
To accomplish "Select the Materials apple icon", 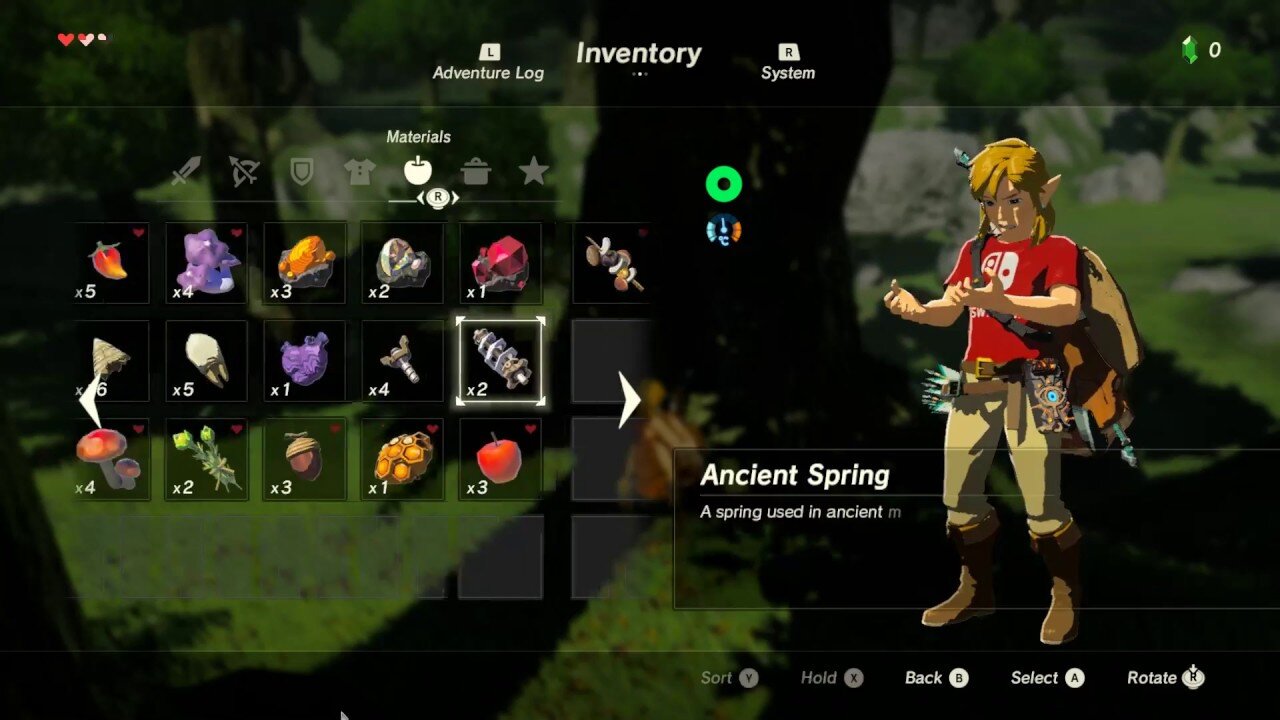I will click(x=418, y=171).
